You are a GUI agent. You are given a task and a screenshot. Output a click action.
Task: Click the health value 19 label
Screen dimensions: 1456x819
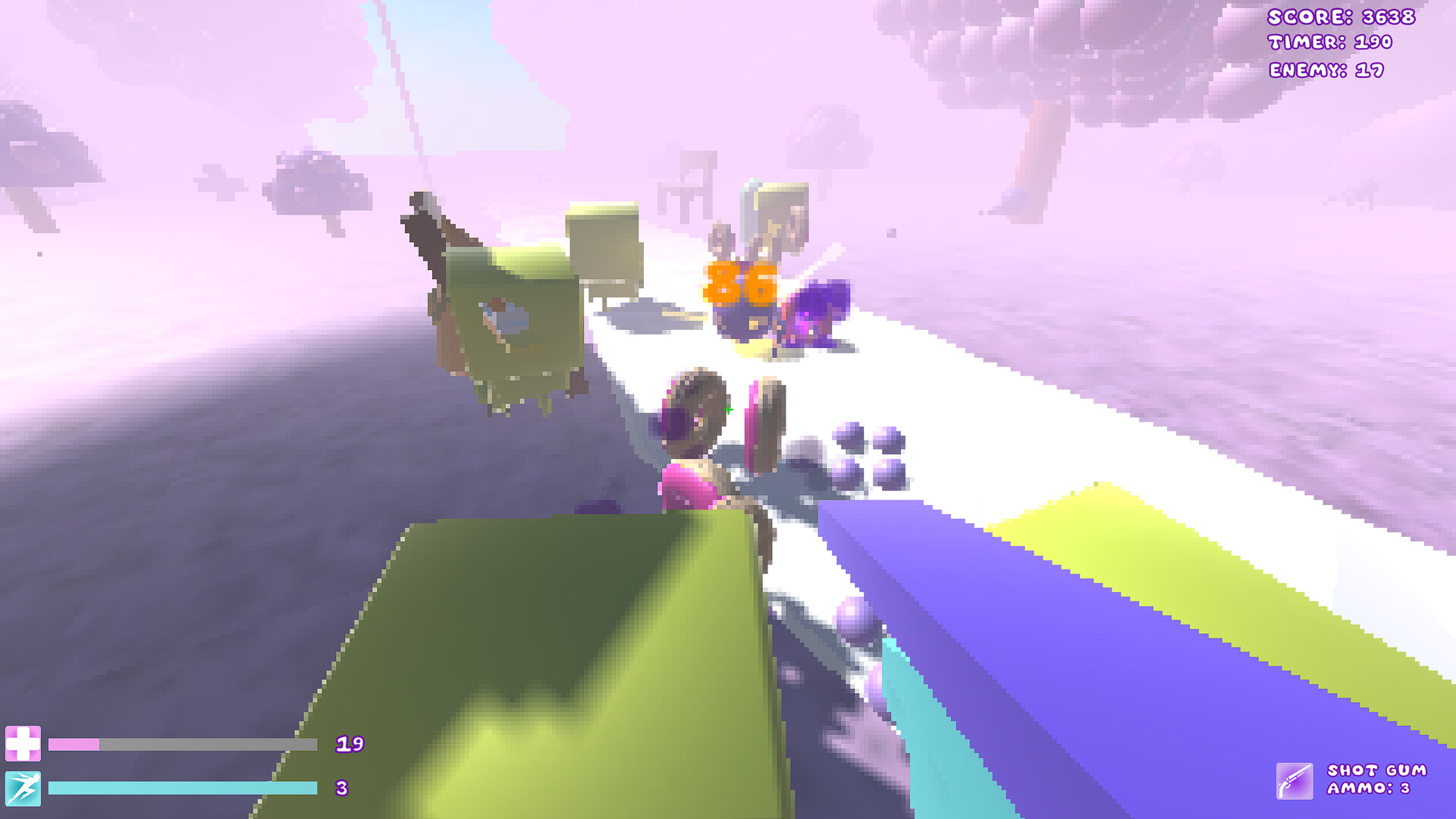click(x=350, y=745)
